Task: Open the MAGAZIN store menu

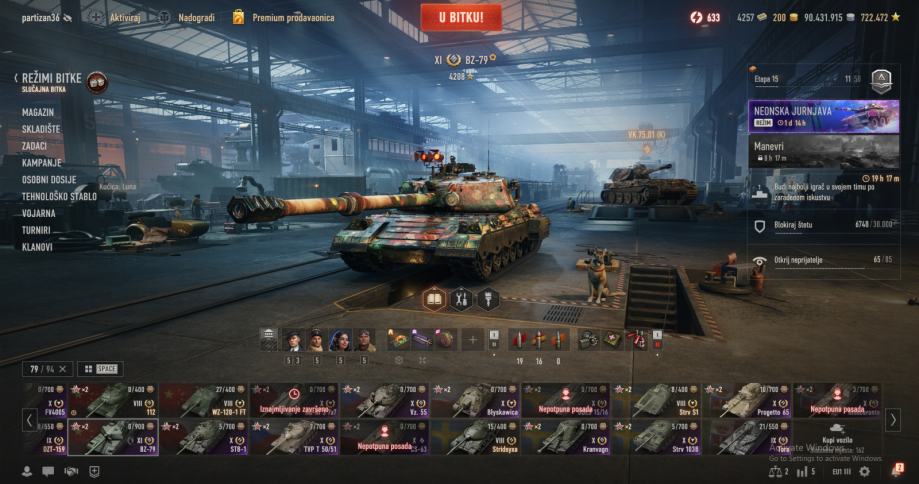Action: point(38,112)
